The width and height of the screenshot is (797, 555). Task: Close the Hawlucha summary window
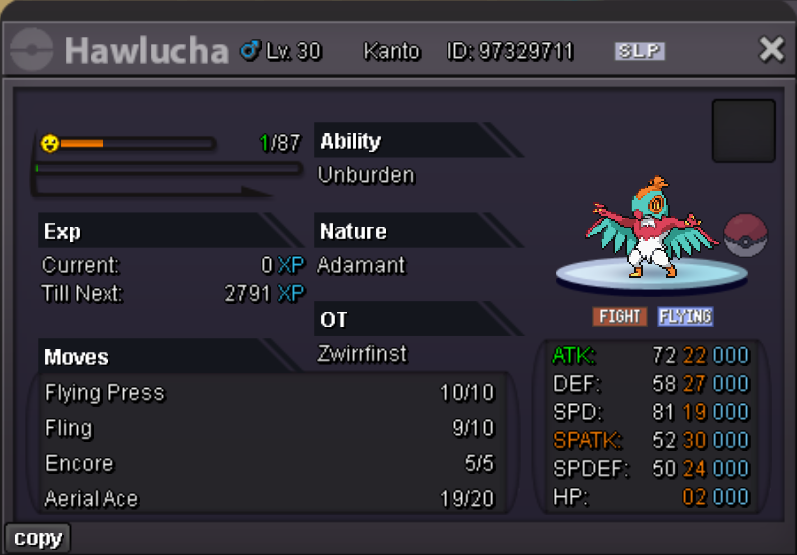coord(771,49)
